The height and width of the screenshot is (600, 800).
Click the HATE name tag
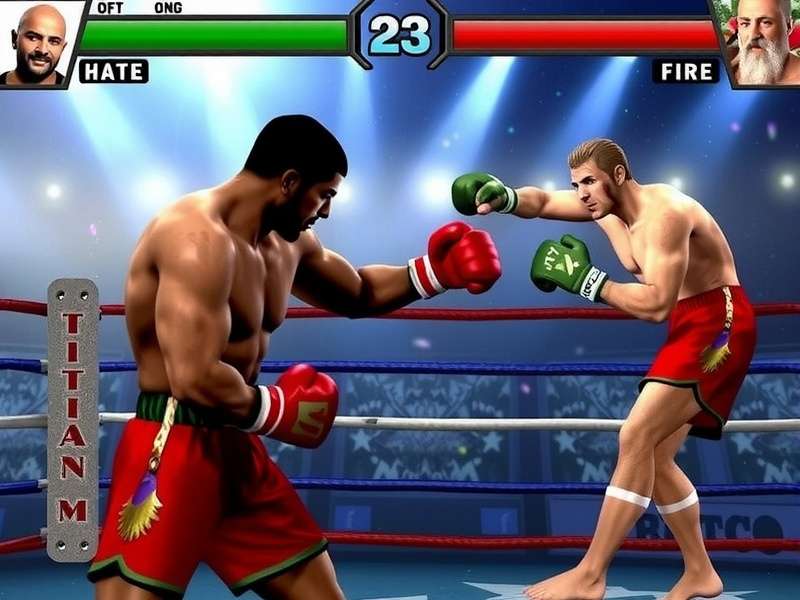[113, 71]
